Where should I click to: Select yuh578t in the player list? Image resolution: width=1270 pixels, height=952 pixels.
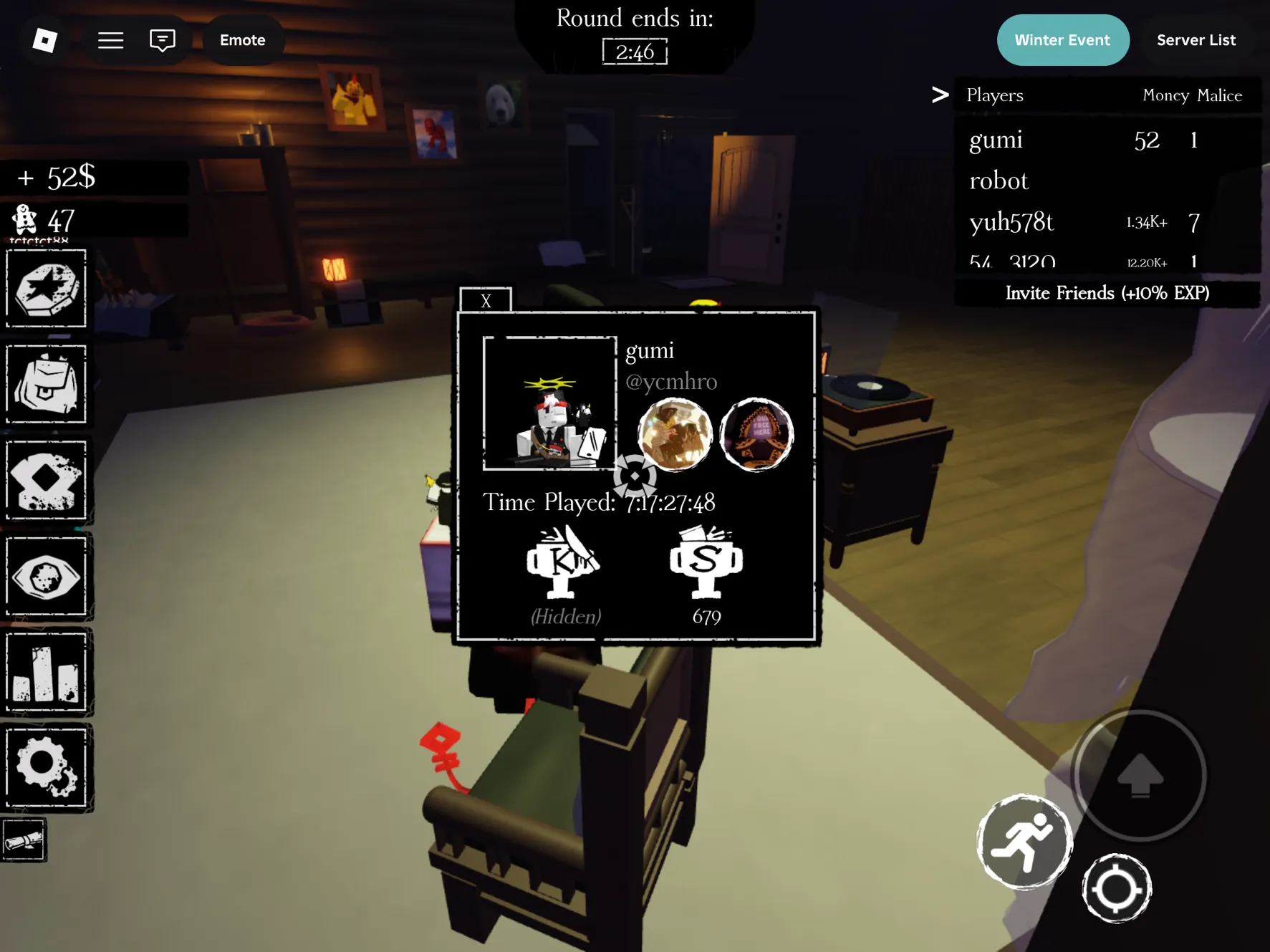pos(1011,222)
